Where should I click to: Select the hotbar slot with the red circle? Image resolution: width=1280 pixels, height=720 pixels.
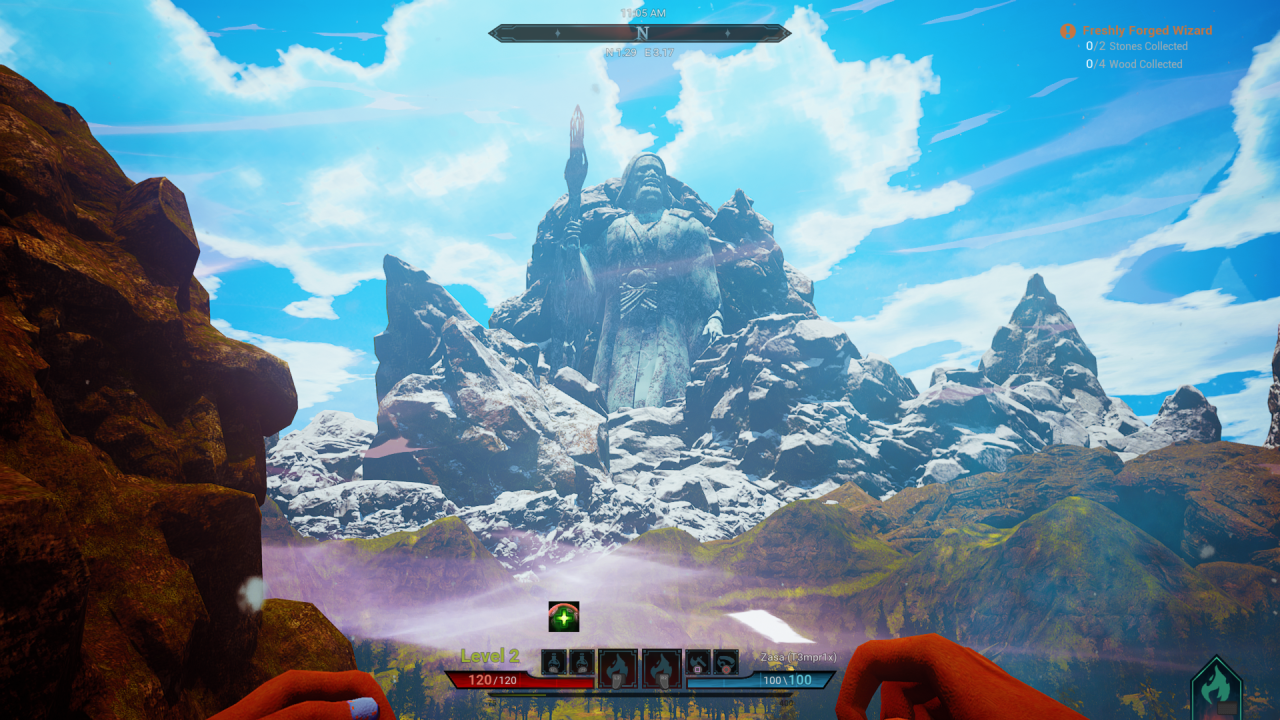point(725,662)
